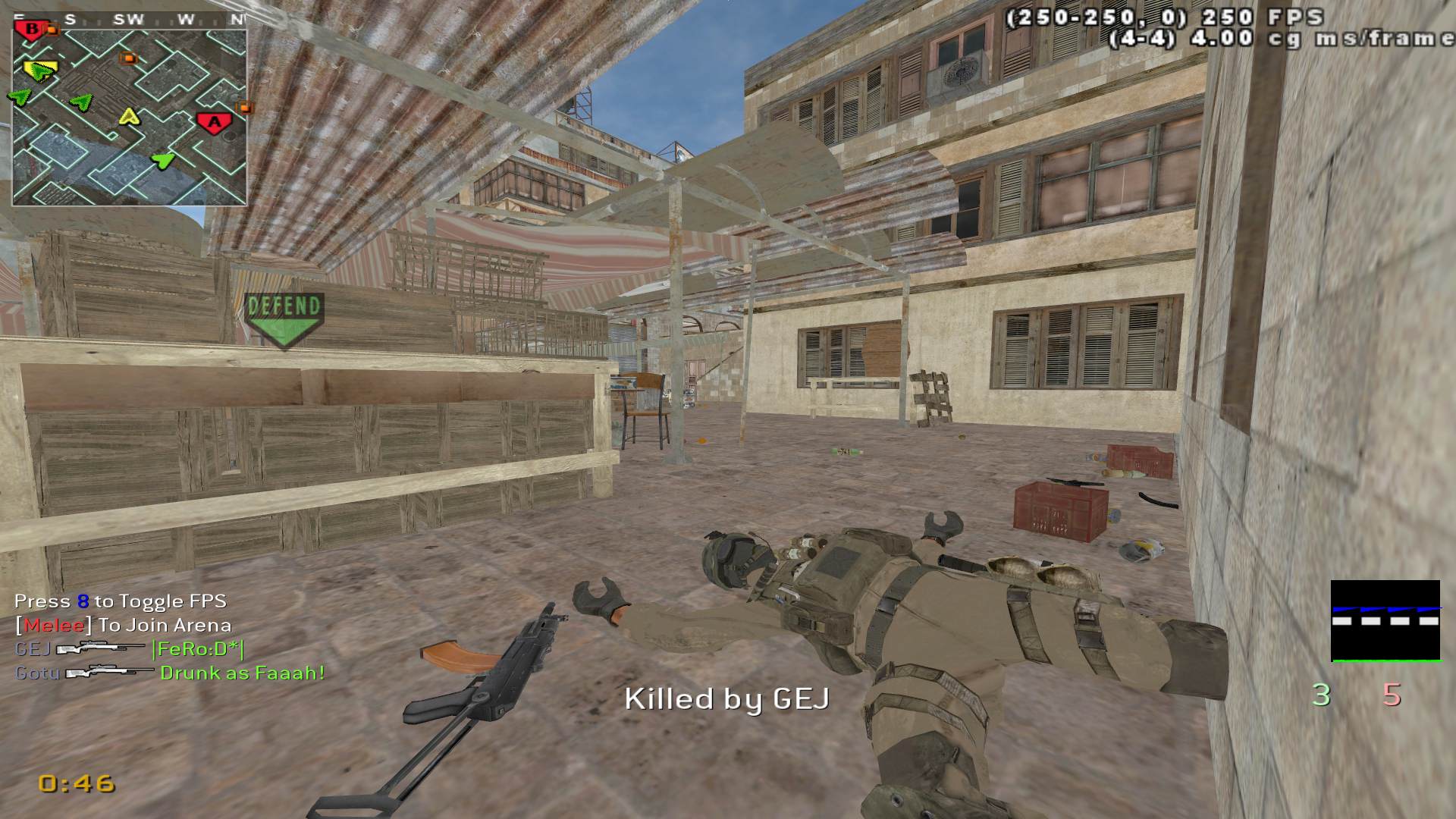
Task: Select the GEJ killed |FeRo:D*| killfeed row
Action: click(130, 649)
